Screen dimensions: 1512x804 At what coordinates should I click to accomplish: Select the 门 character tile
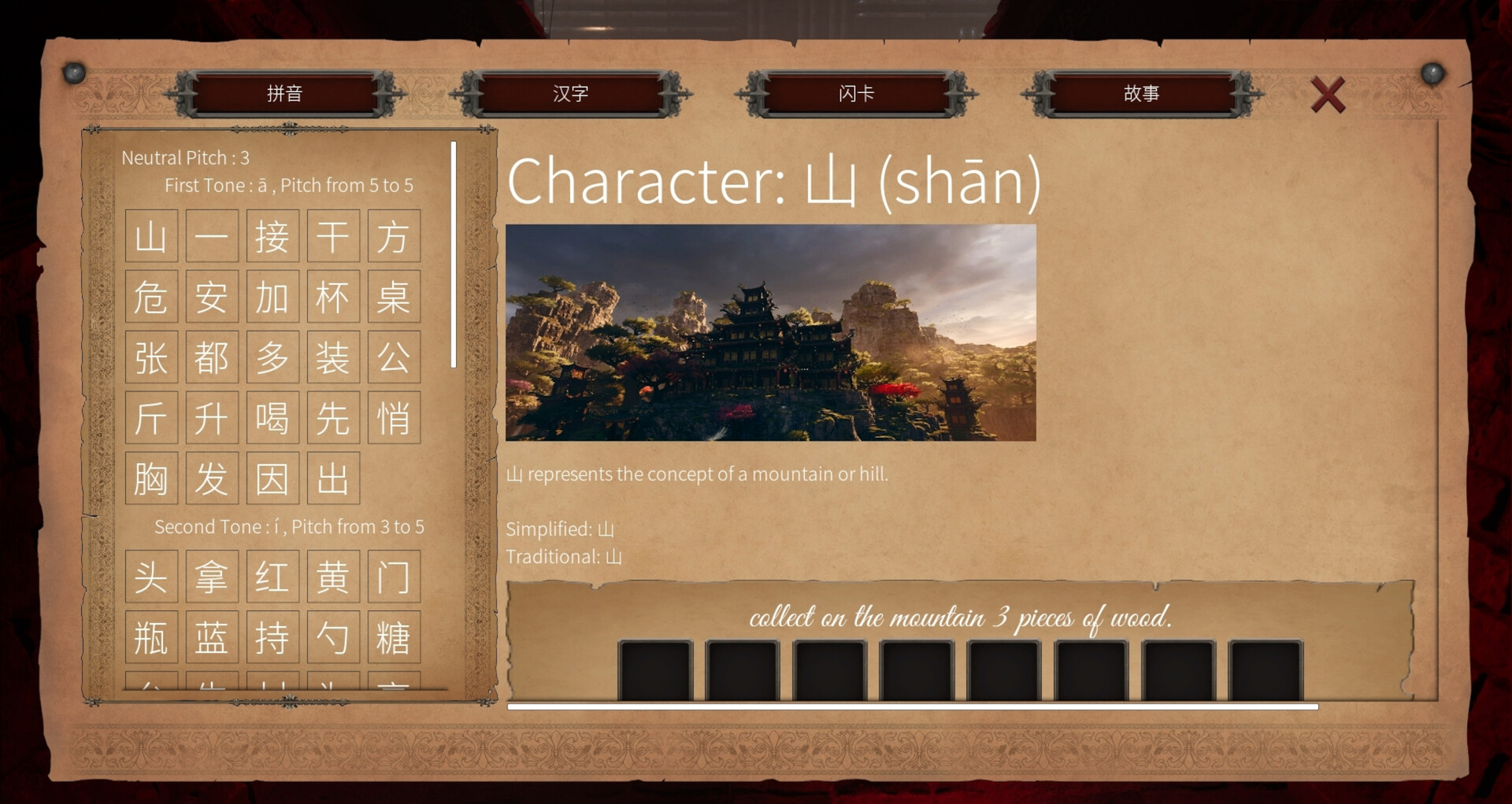click(393, 576)
